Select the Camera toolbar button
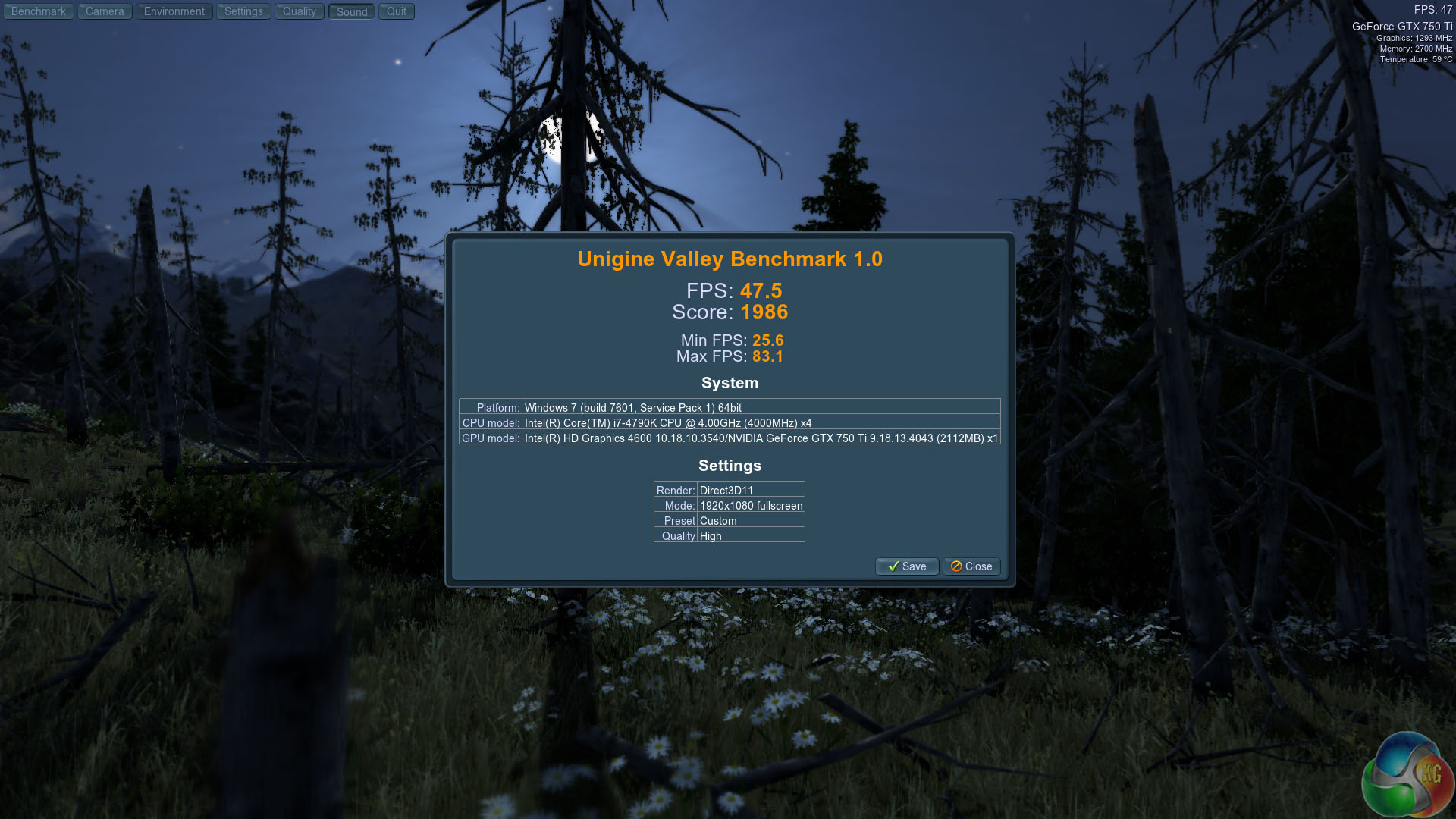This screenshot has height=819, width=1456. pos(105,11)
